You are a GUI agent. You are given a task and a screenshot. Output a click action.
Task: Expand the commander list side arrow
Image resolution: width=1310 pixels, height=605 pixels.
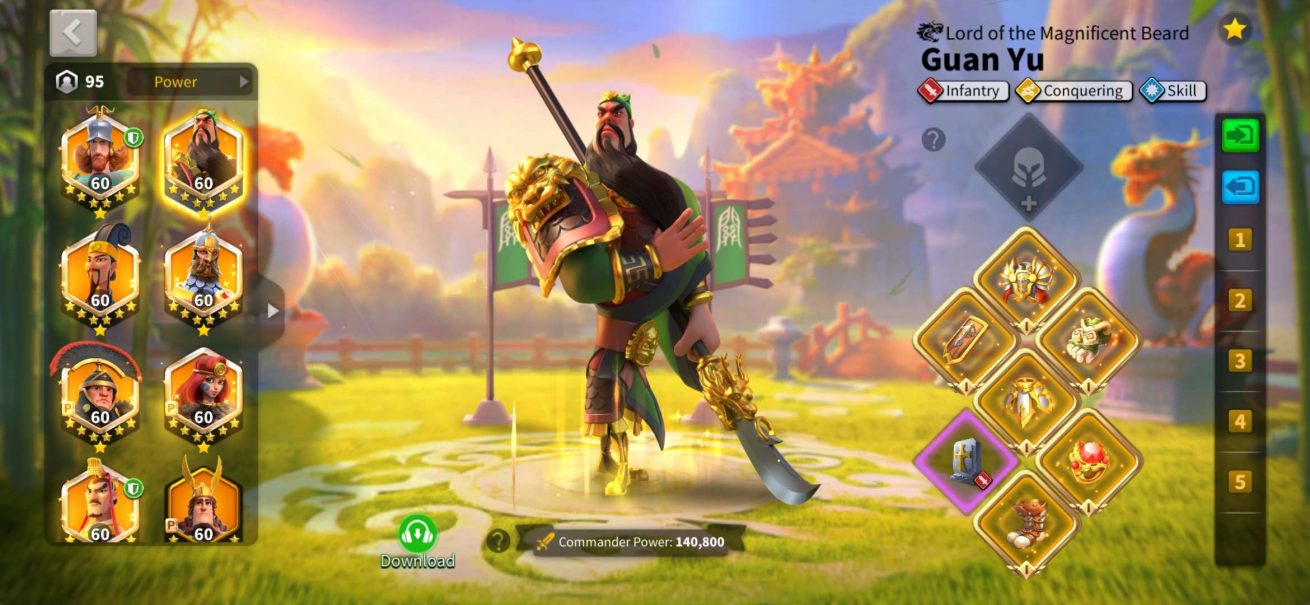(273, 311)
